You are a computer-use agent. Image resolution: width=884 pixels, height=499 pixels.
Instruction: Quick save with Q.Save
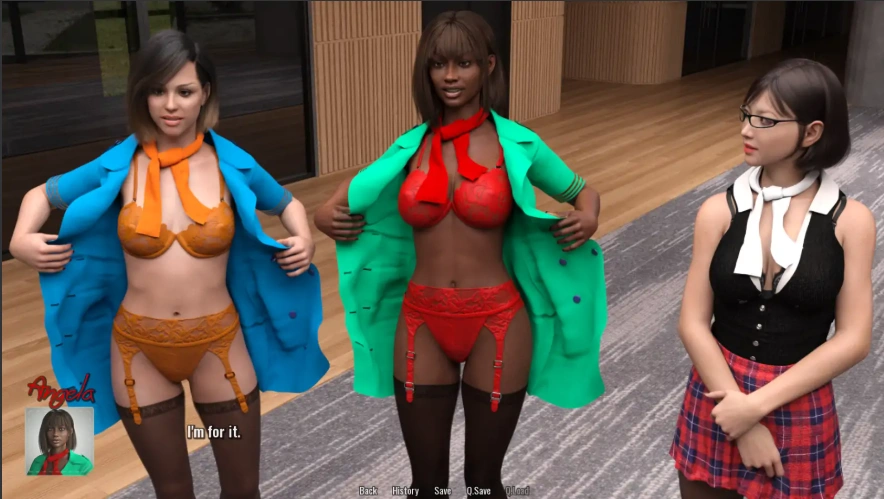478,491
